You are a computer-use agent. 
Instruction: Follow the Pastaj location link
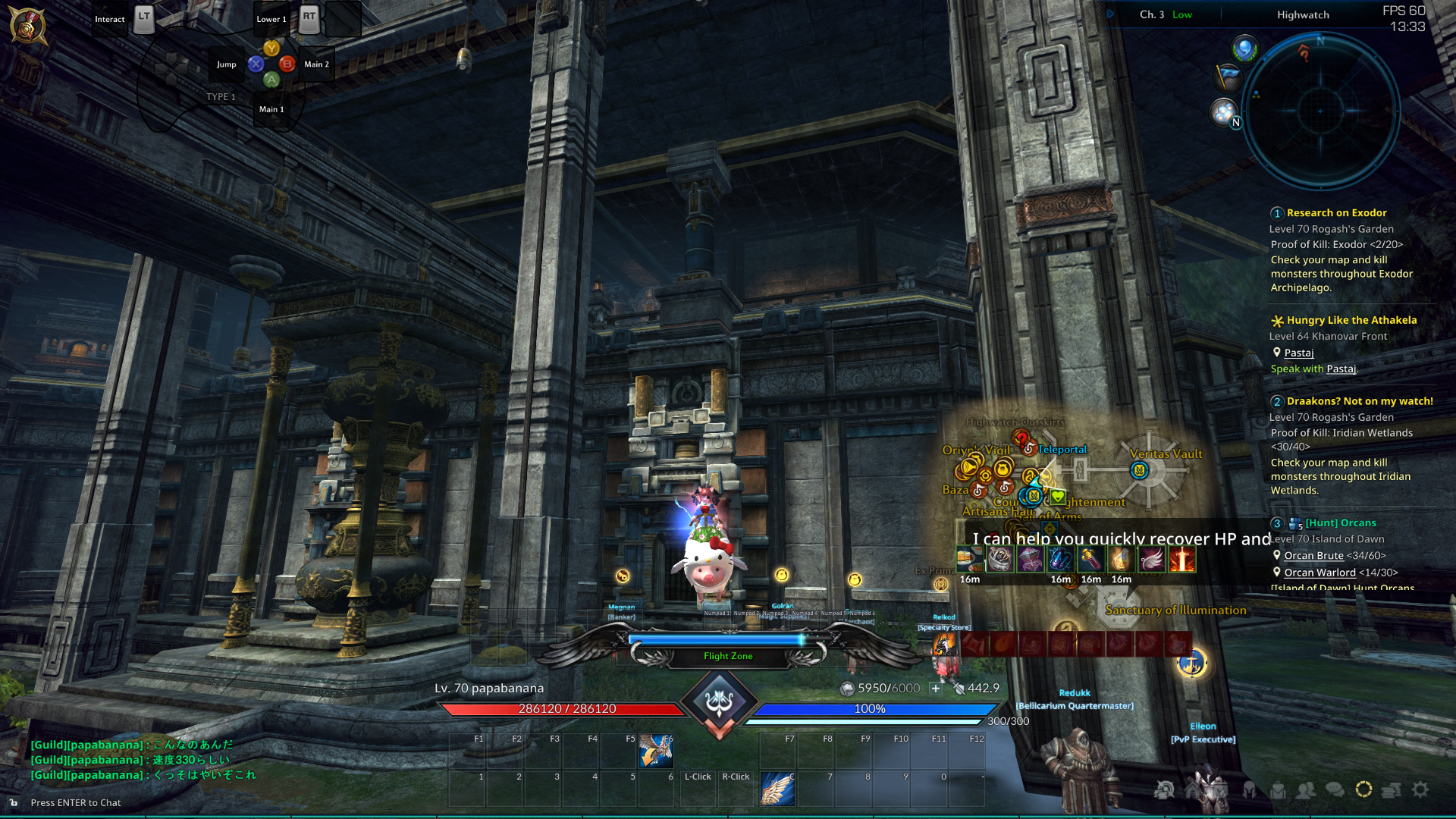pyautogui.click(x=1298, y=353)
